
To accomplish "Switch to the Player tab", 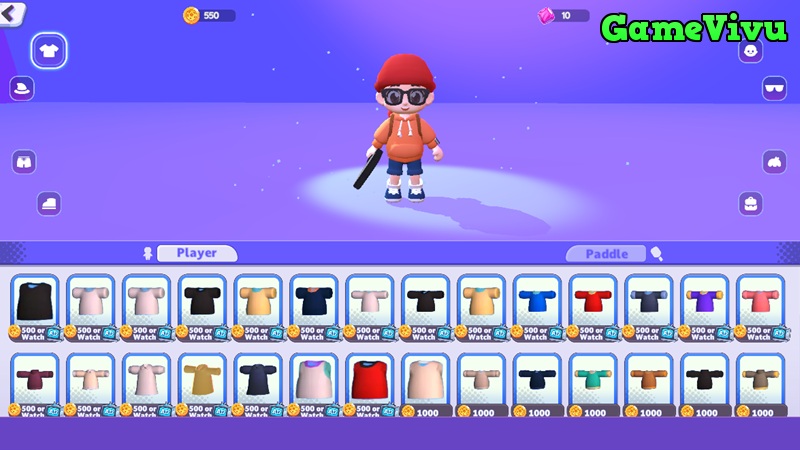I will pyautogui.click(x=196, y=253).
